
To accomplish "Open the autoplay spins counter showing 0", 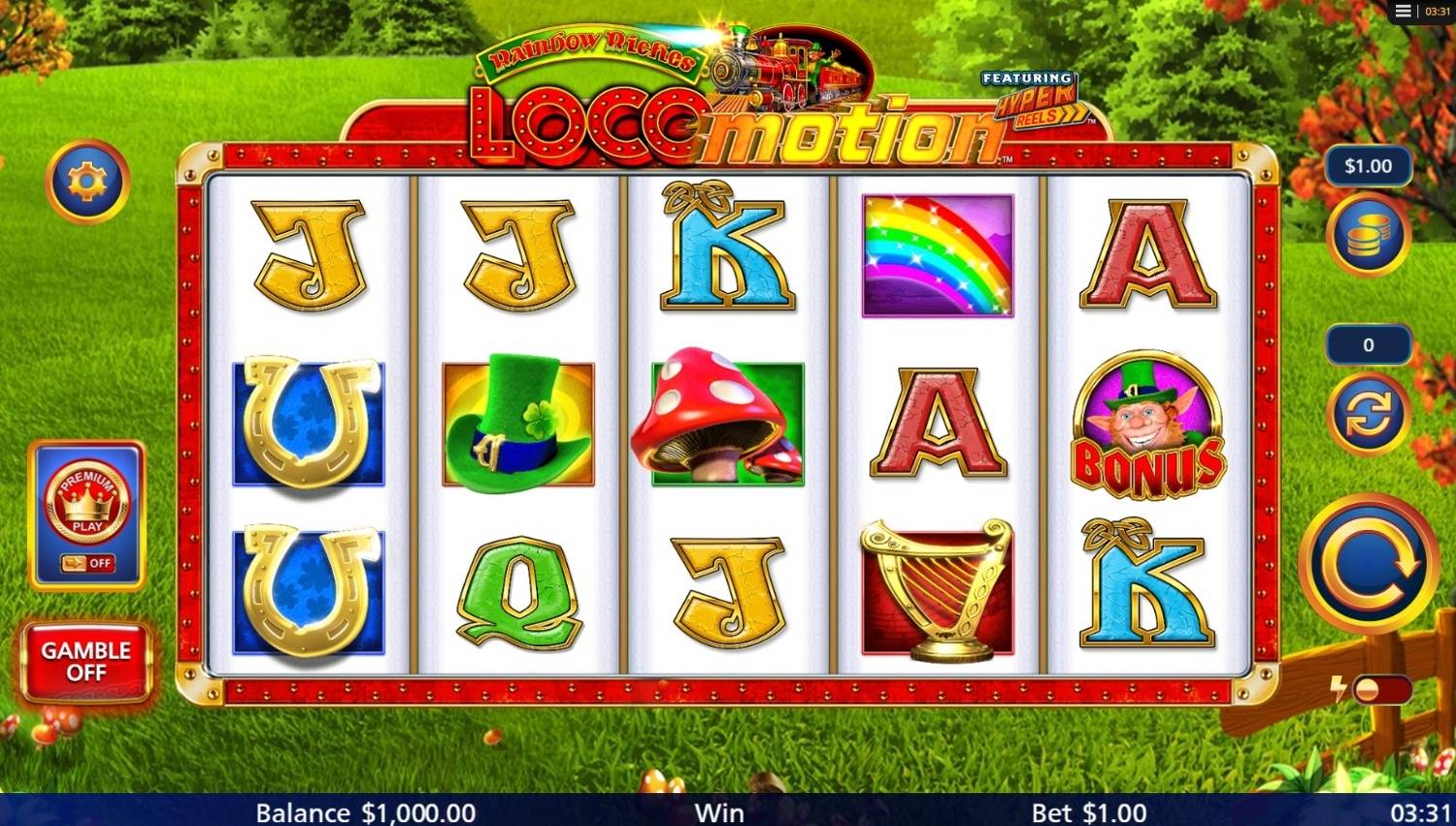I will [1369, 345].
